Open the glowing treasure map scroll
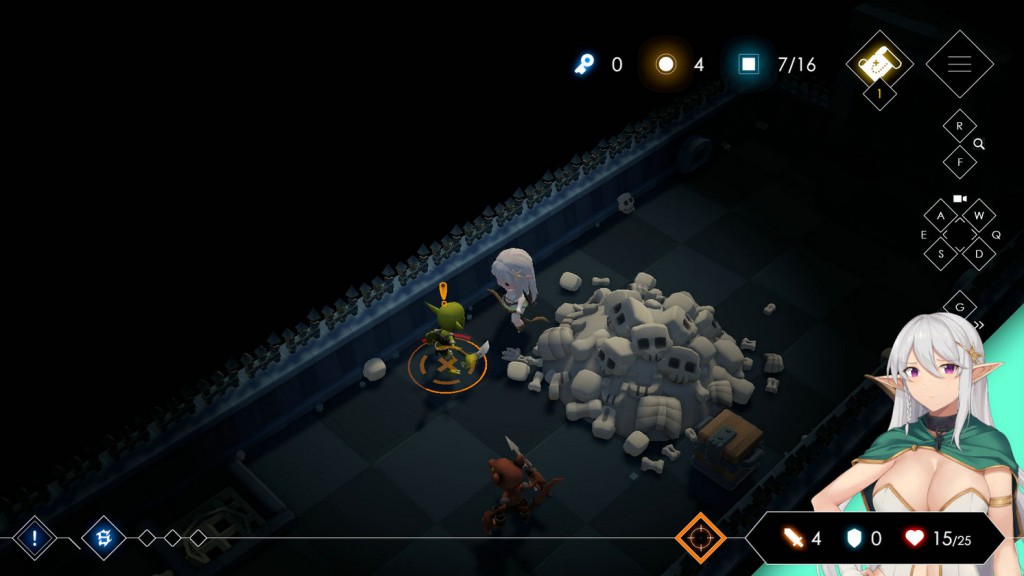The width and height of the screenshot is (1024, 576). coord(880,63)
